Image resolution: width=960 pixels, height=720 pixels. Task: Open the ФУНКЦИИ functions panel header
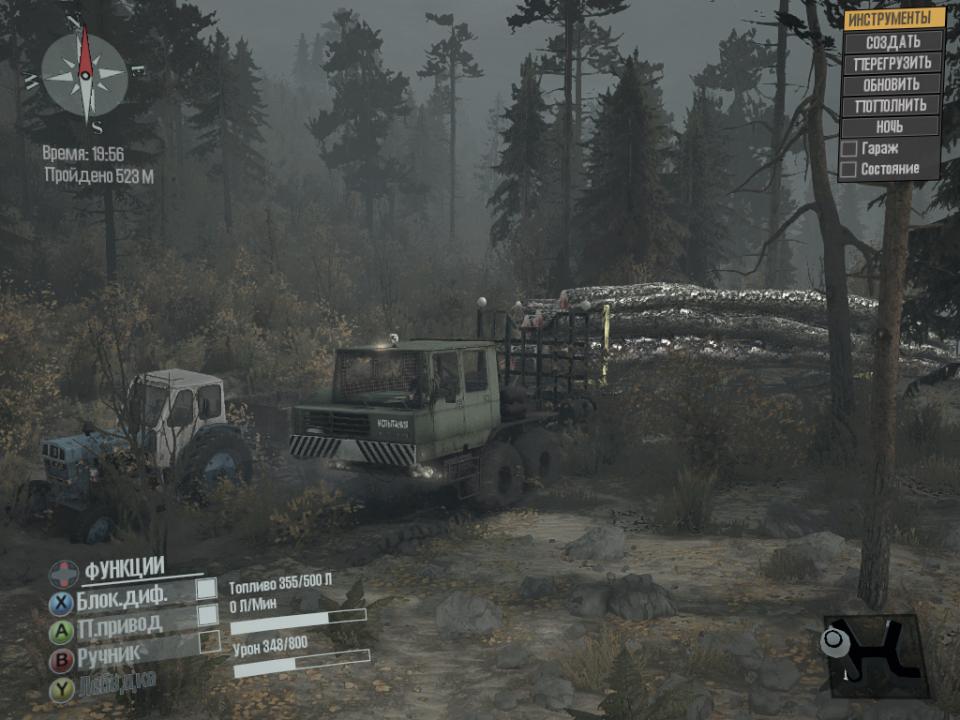coord(124,569)
